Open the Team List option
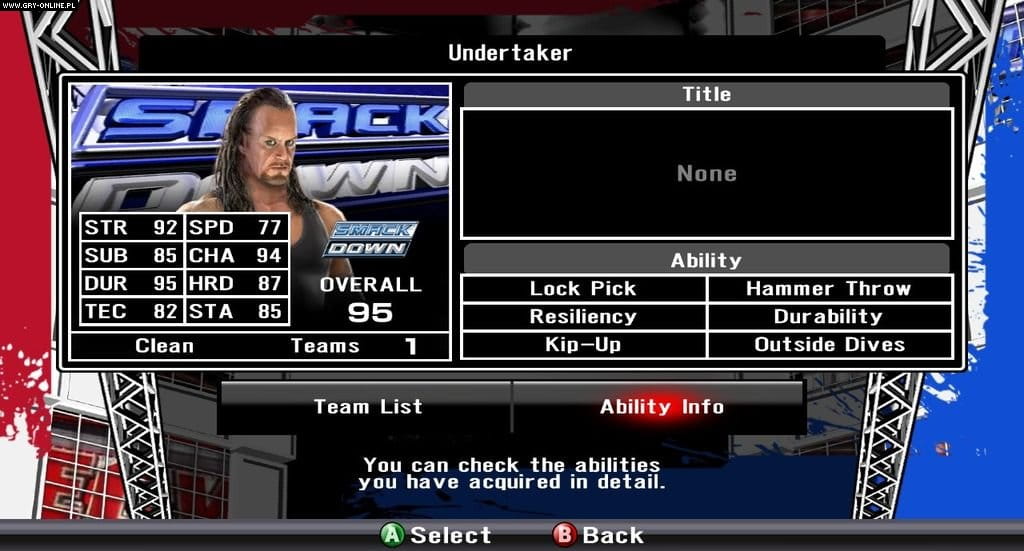Screen dimensions: 1024x551 click(x=367, y=406)
